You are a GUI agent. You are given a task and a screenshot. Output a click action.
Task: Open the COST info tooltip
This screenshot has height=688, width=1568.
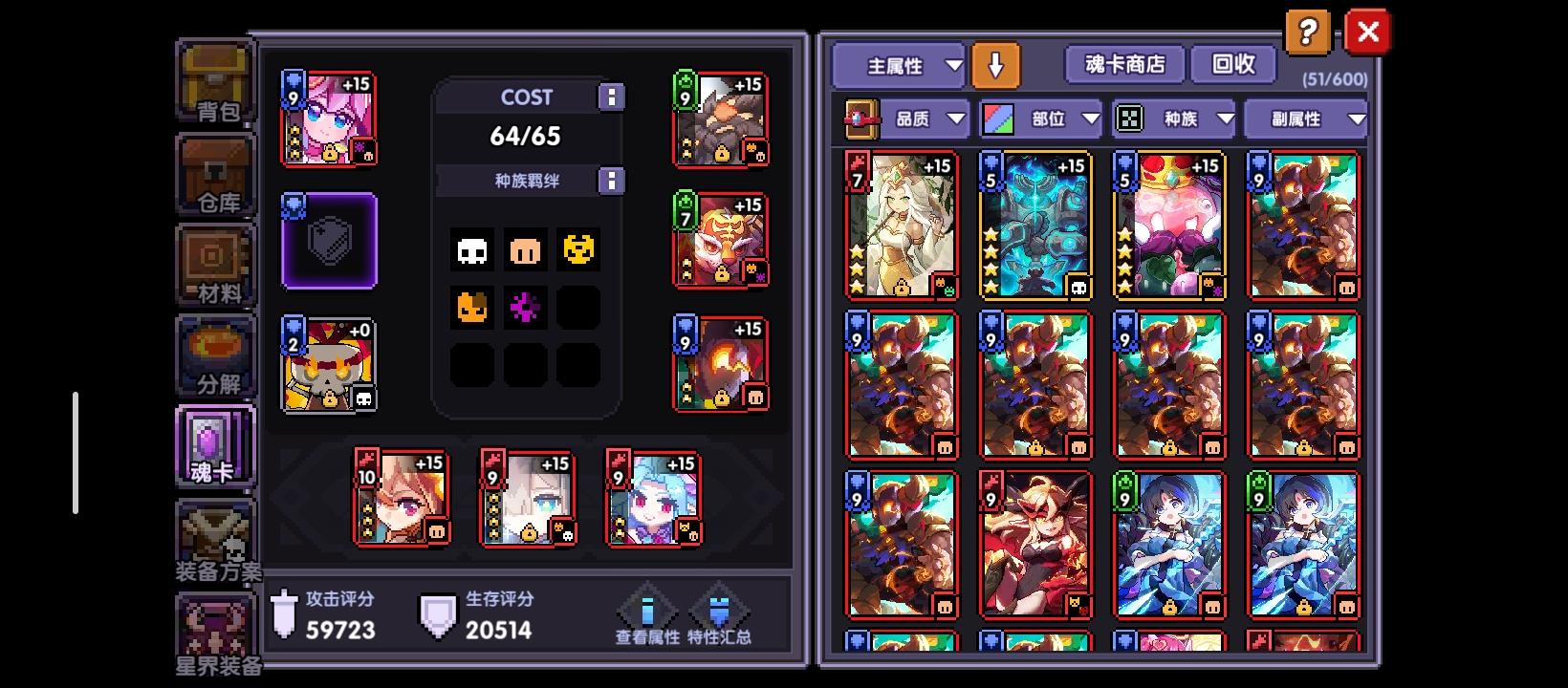[610, 97]
